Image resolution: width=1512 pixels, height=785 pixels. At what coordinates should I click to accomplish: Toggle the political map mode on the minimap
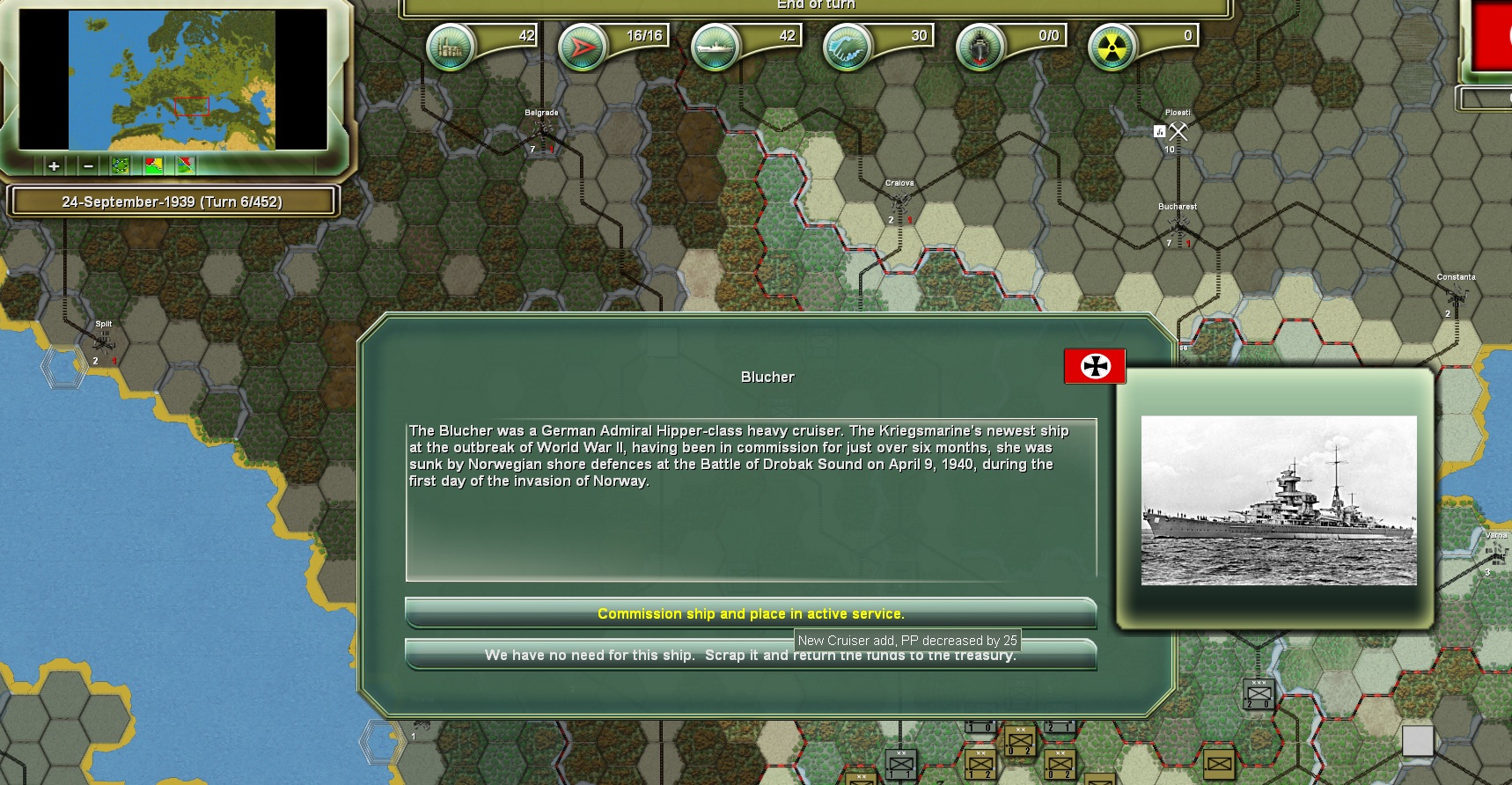pos(153,165)
